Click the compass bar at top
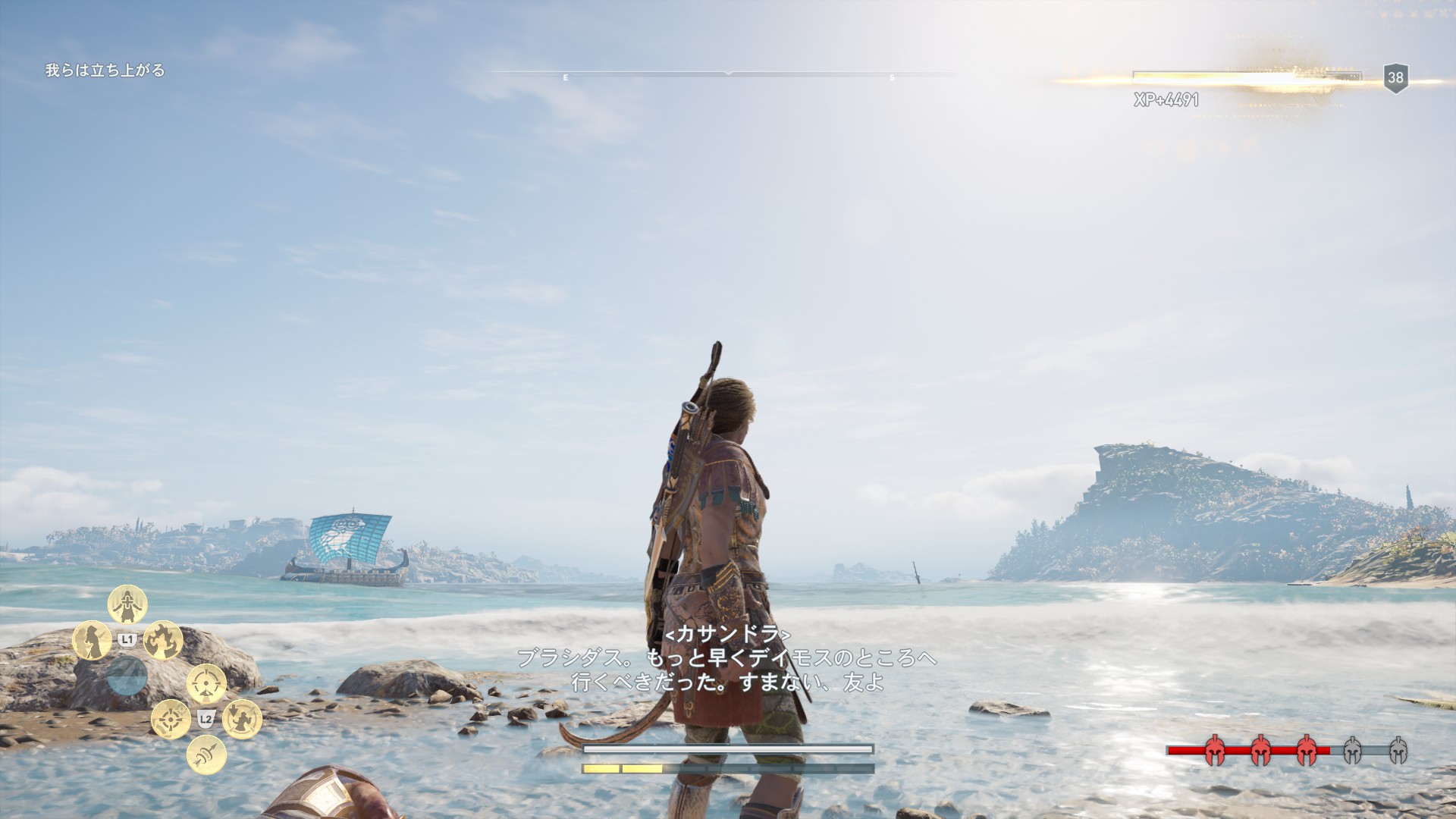Screen dimensions: 1456x819 pos(727,74)
